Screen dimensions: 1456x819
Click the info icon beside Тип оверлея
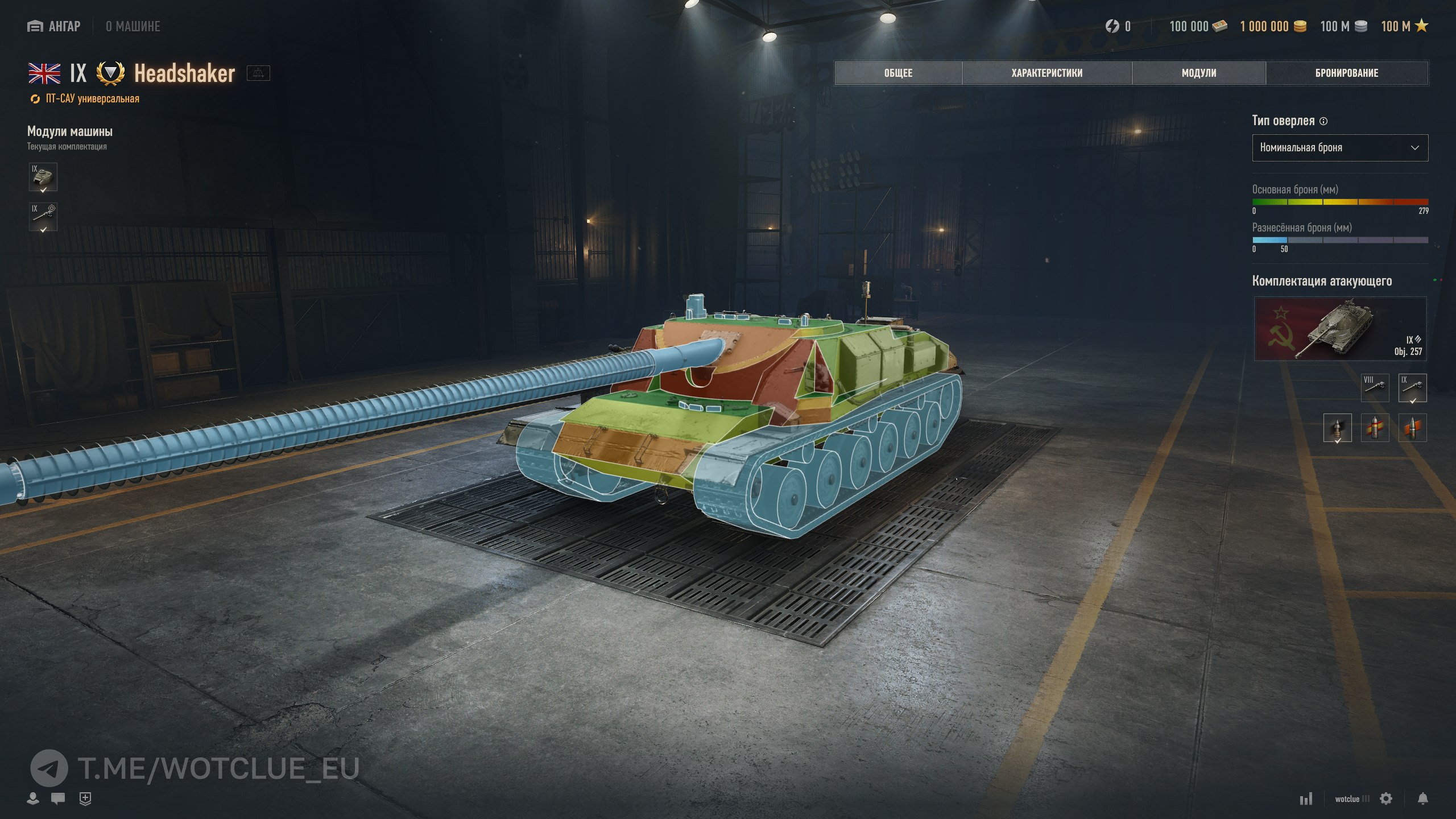pyautogui.click(x=1323, y=121)
